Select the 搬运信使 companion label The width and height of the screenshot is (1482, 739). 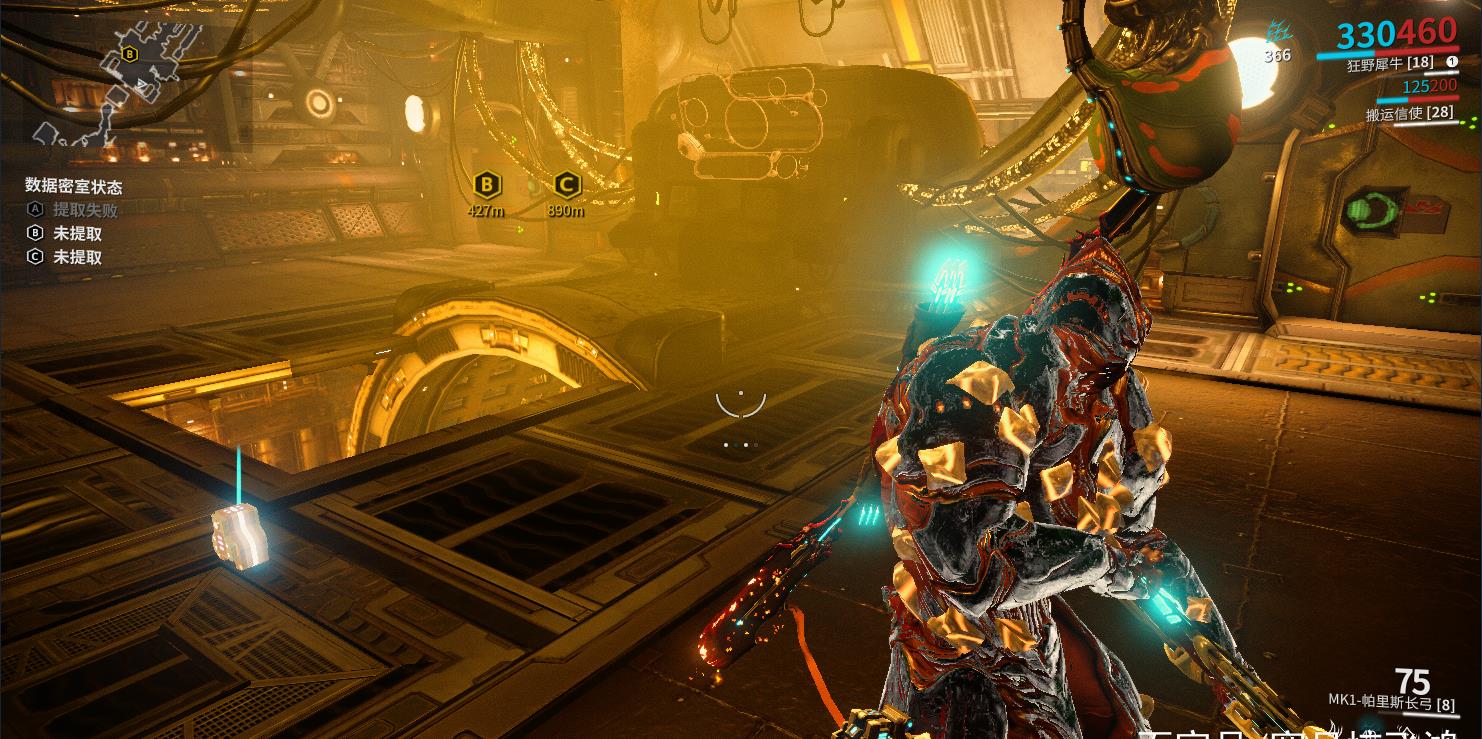[1410, 114]
